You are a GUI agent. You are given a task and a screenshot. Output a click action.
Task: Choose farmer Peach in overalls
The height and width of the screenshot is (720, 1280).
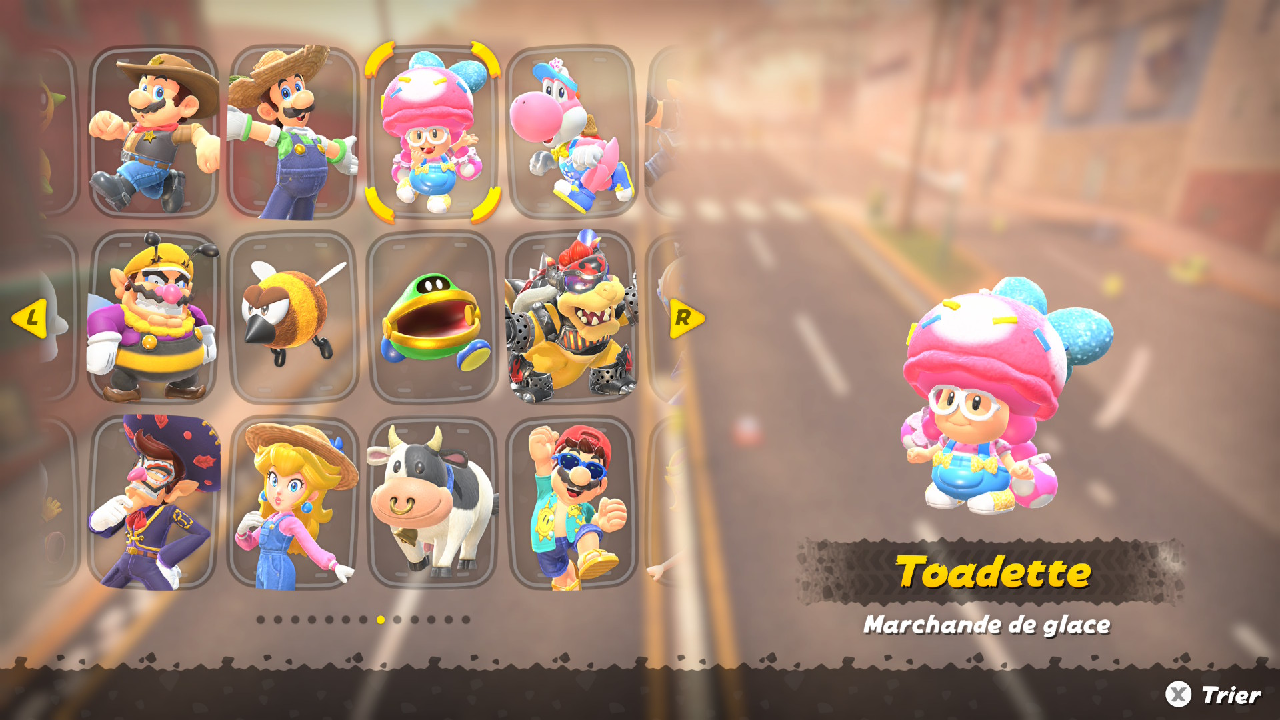tap(292, 503)
